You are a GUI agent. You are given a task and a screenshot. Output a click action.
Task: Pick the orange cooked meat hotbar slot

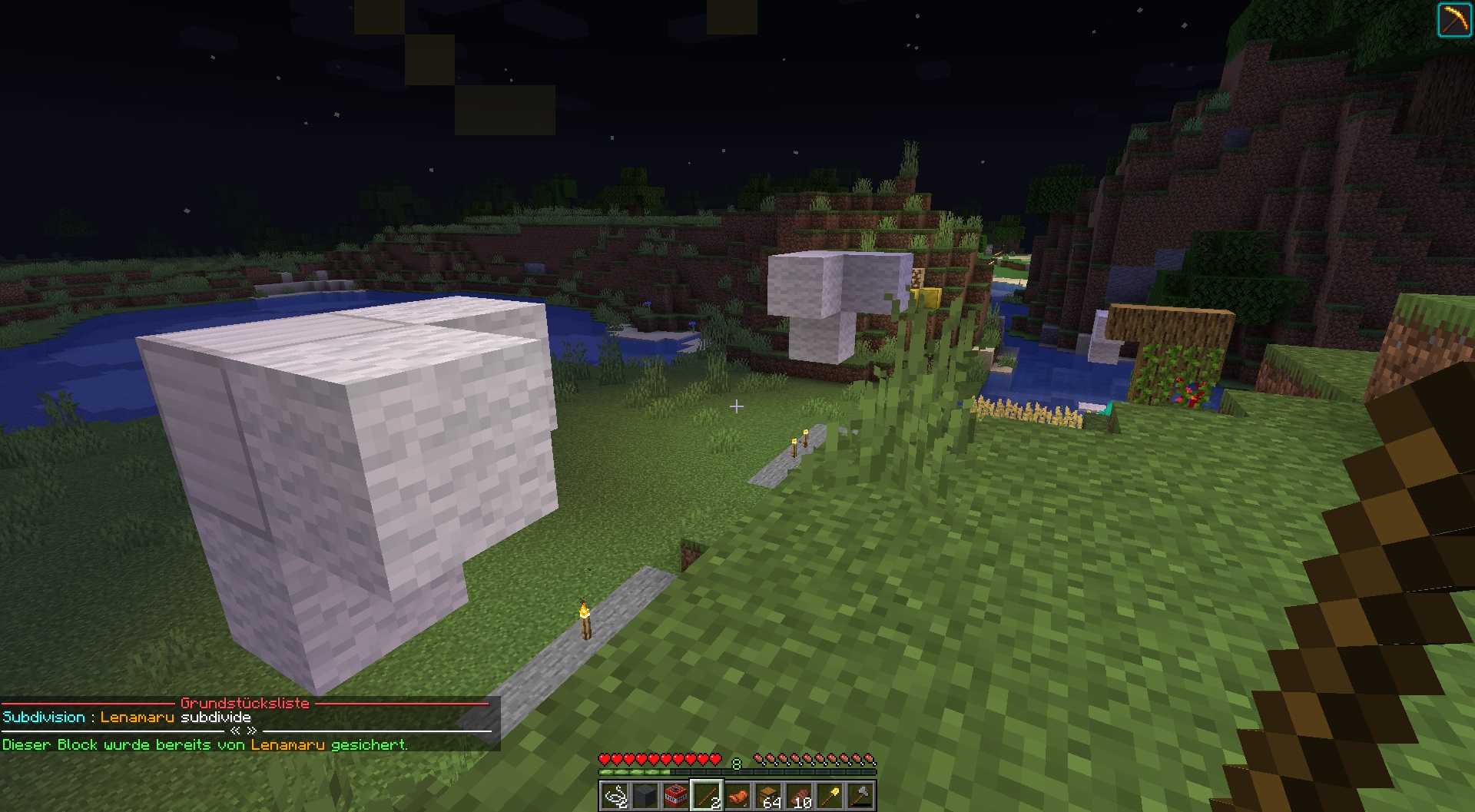[737, 796]
